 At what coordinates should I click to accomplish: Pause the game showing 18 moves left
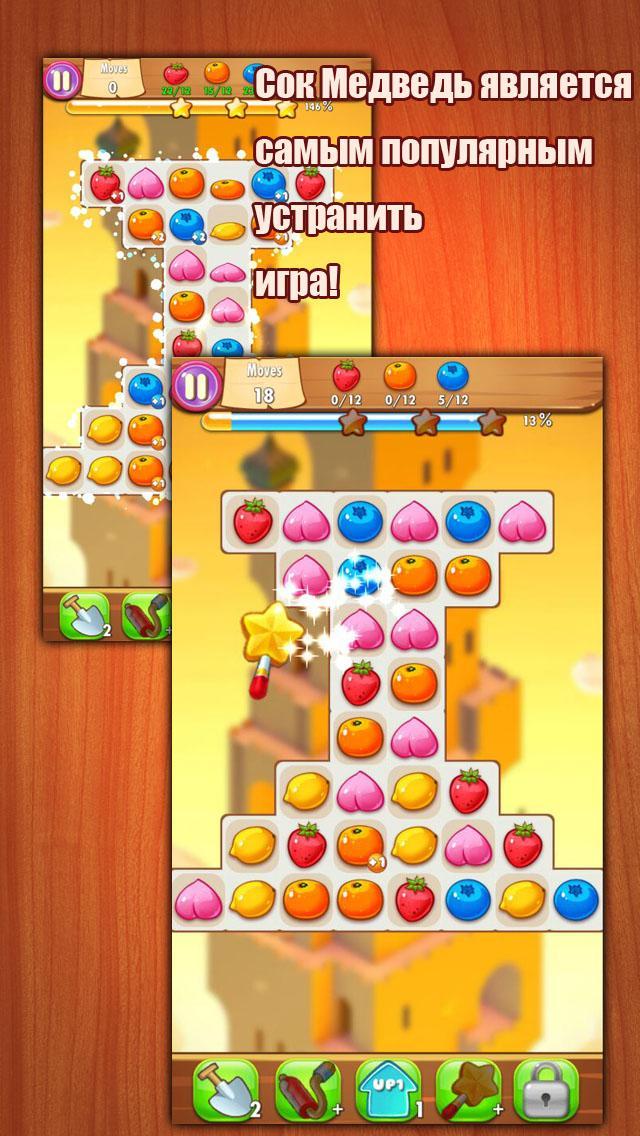[197, 385]
